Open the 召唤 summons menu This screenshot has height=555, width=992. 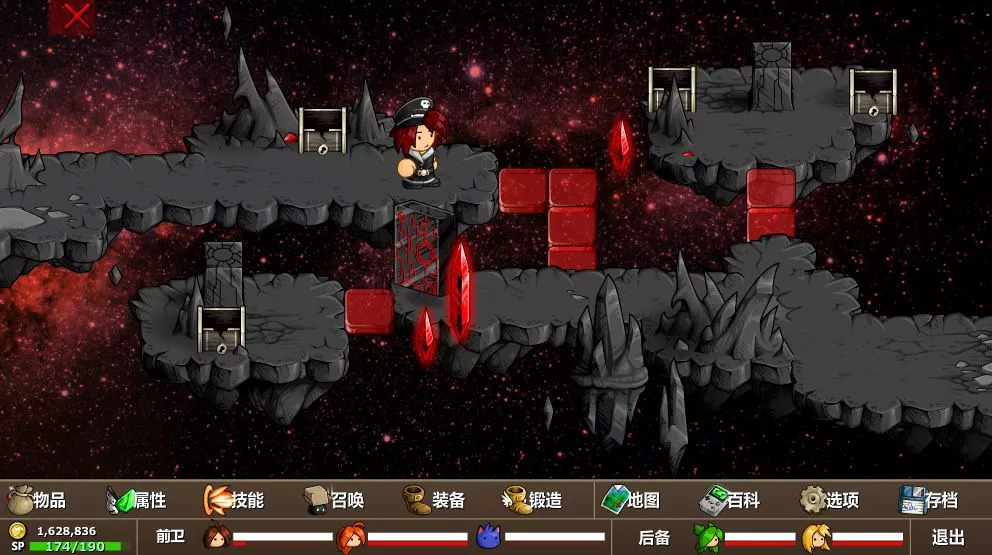(x=334, y=500)
